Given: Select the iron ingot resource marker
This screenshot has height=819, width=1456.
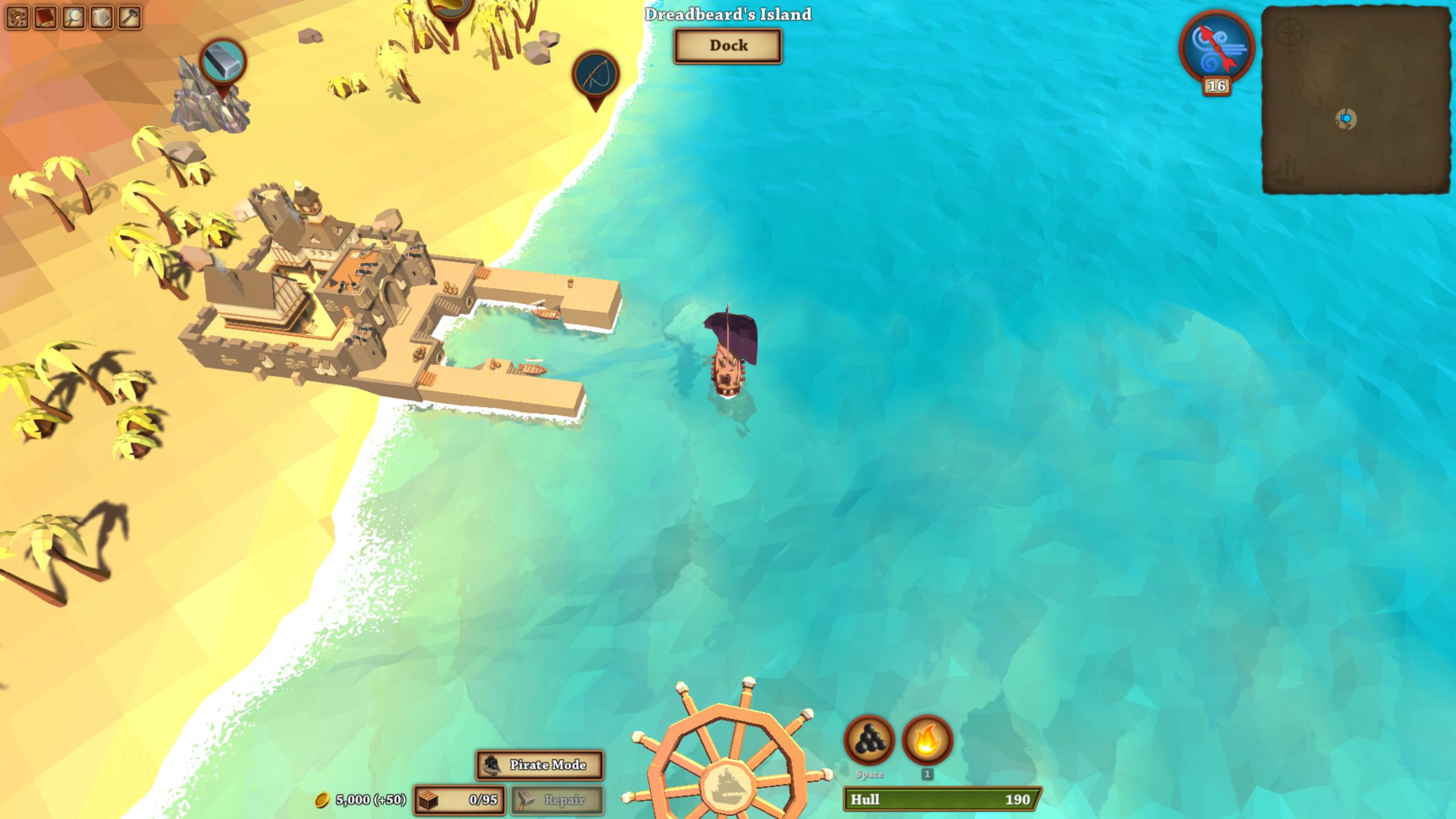Looking at the screenshot, I should click(x=222, y=61).
